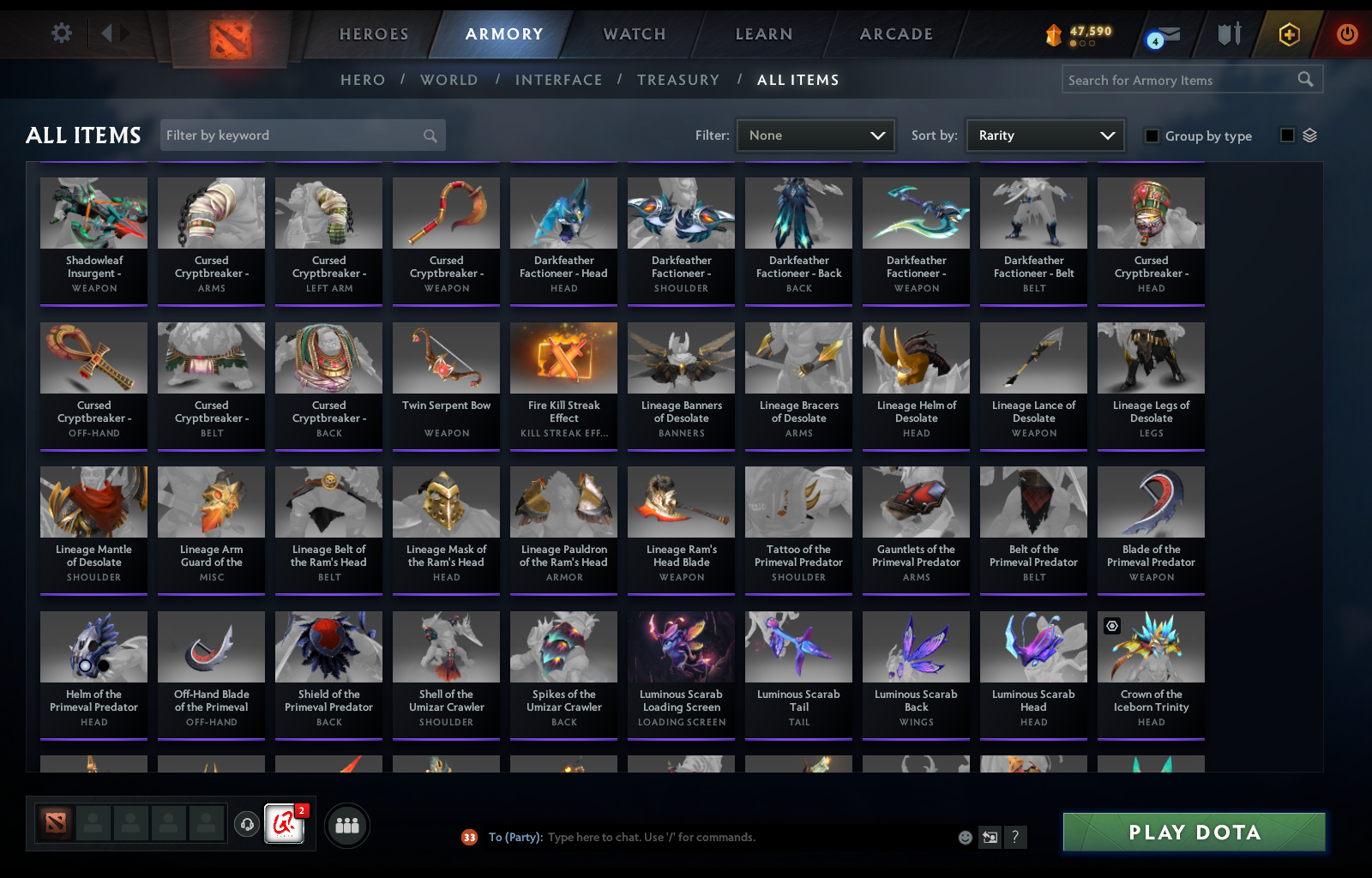Screen dimensions: 1372x878
Task: Open the armory shield and sword icon
Action: pyautogui.click(x=1230, y=34)
